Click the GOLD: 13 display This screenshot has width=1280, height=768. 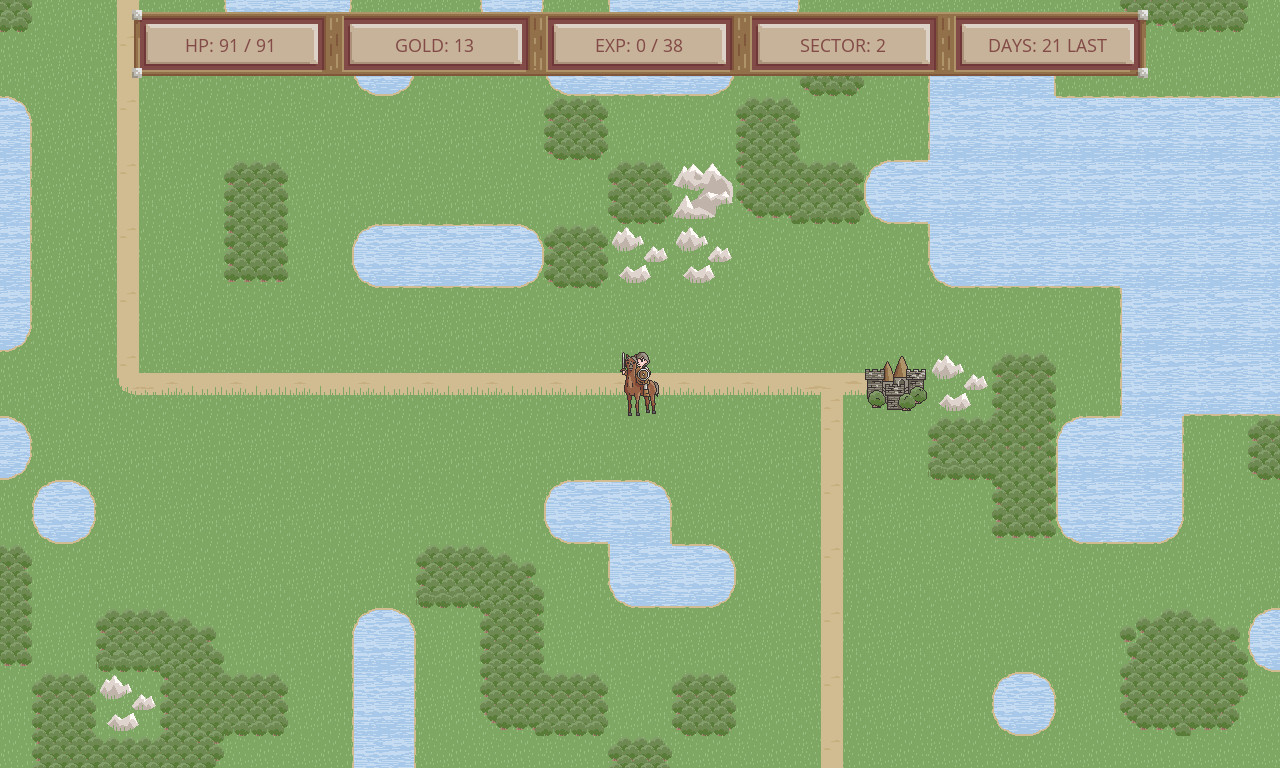point(435,44)
